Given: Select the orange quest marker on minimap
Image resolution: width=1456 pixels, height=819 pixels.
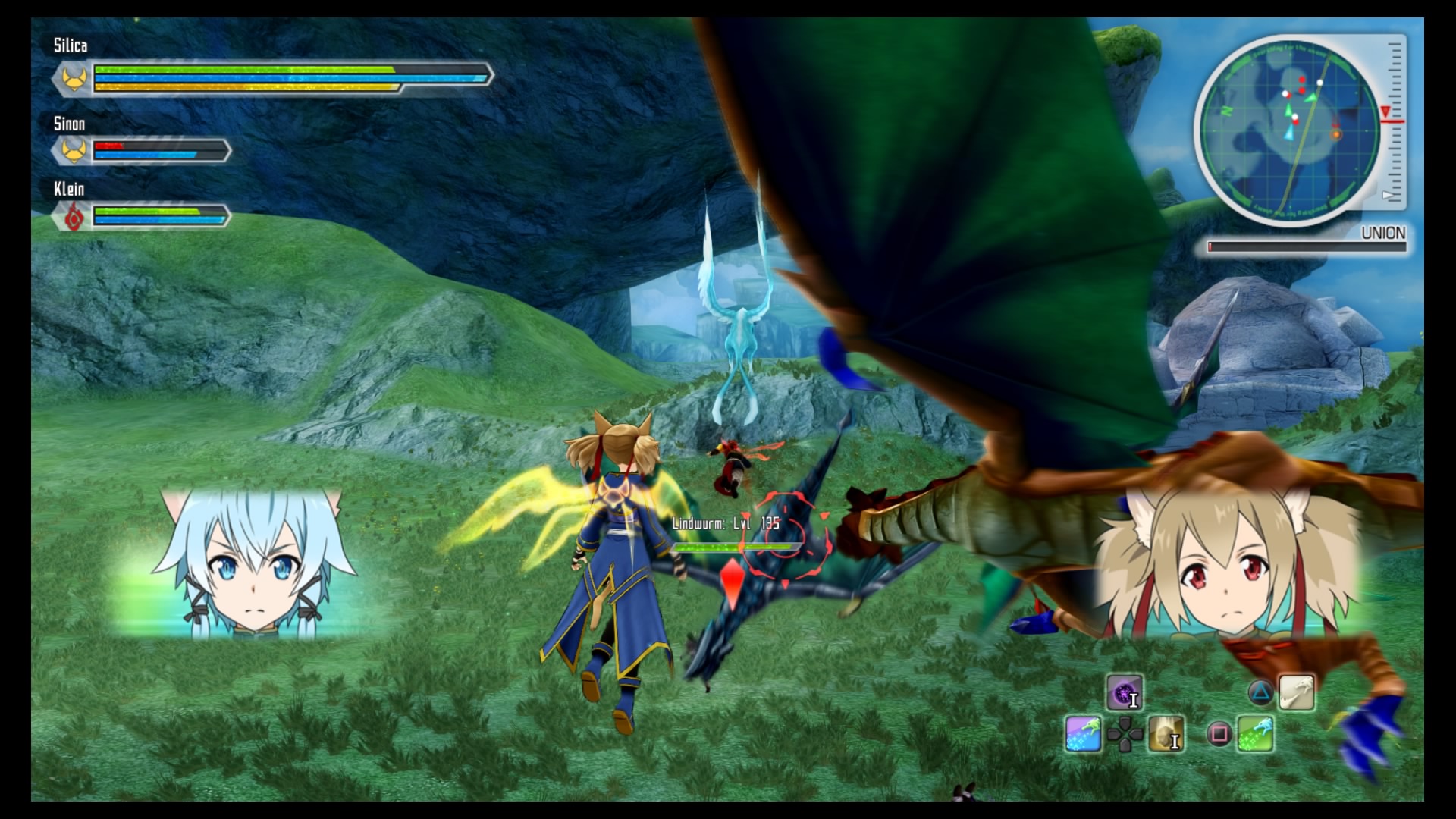Looking at the screenshot, I should tap(1336, 135).
